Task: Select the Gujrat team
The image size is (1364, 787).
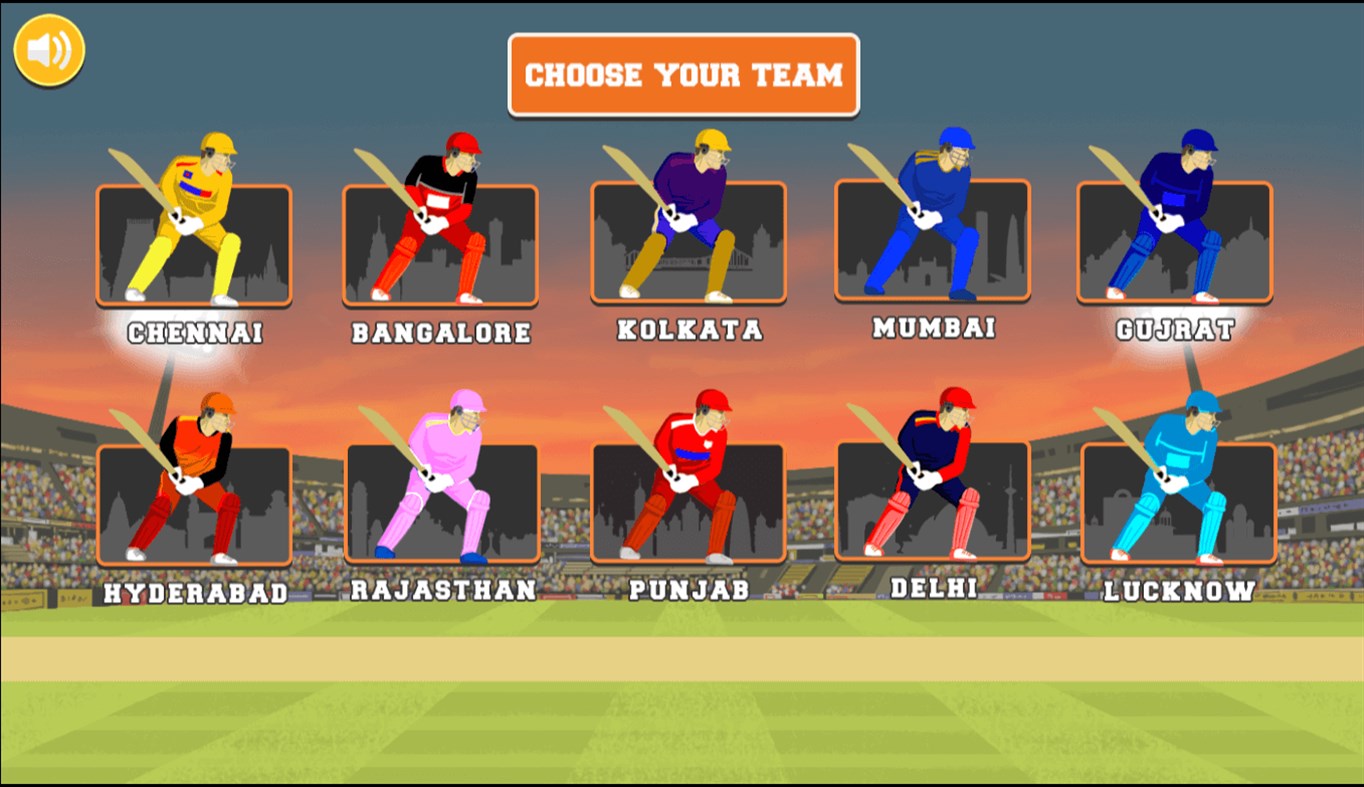Action: (1176, 243)
